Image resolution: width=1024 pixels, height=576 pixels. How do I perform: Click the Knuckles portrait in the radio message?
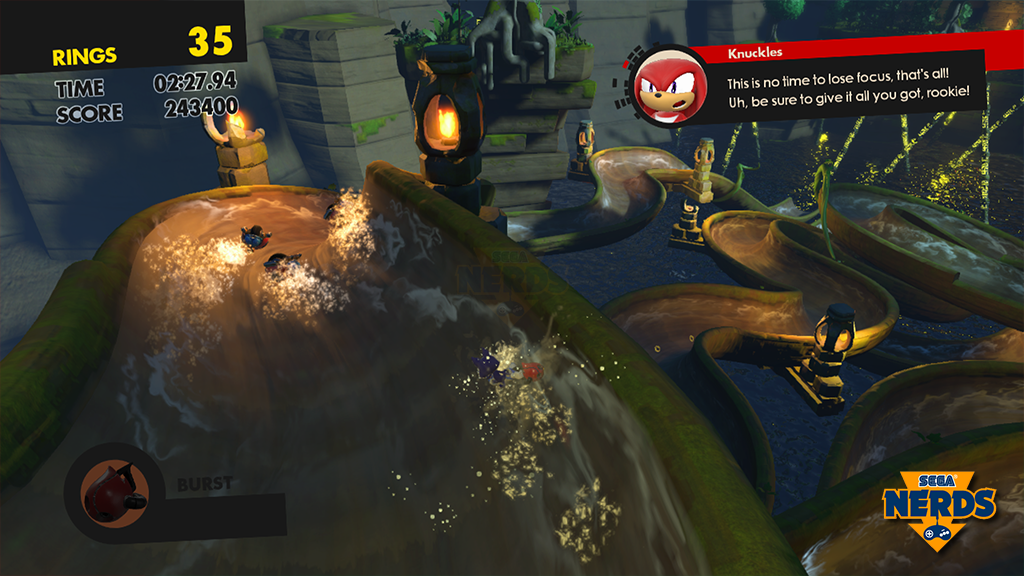click(670, 88)
